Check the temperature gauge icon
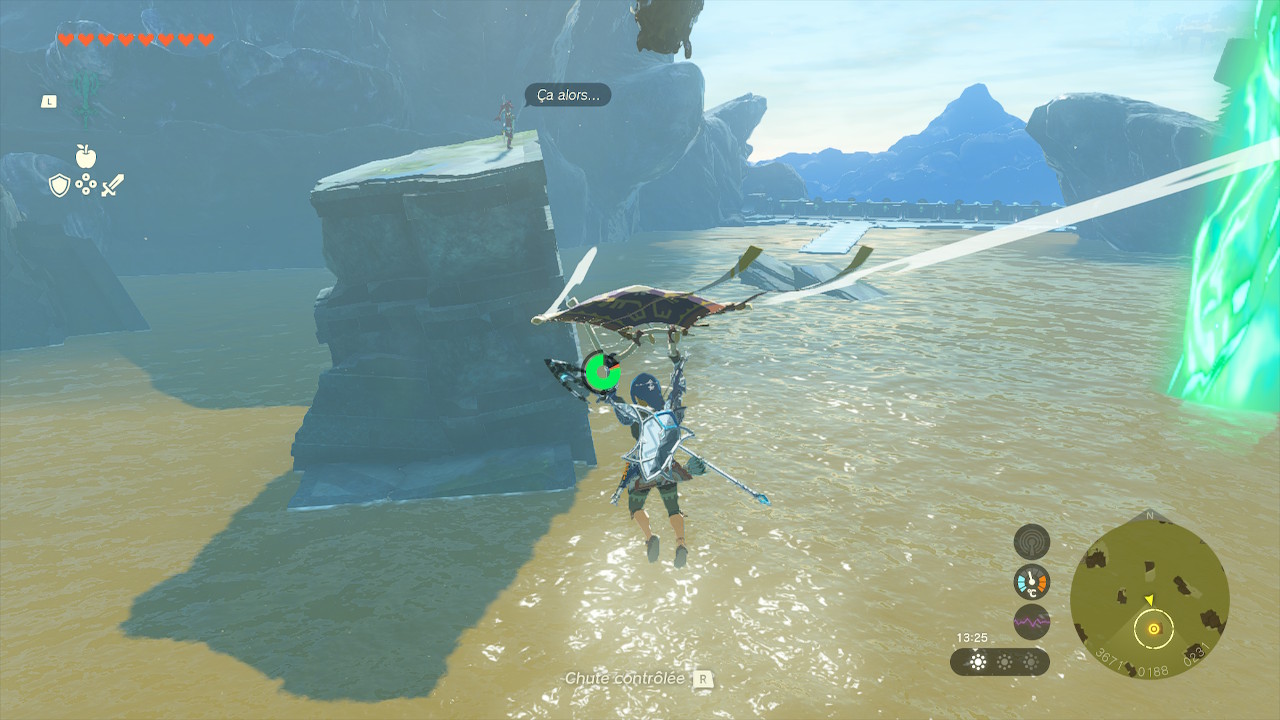Viewport: 1280px width, 720px height. pyautogui.click(x=1031, y=581)
